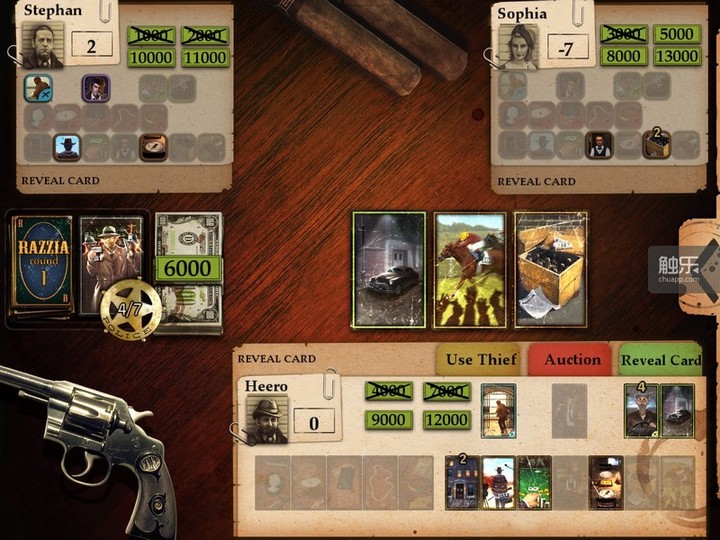Click Heero's driver card marked with 4

(642, 410)
